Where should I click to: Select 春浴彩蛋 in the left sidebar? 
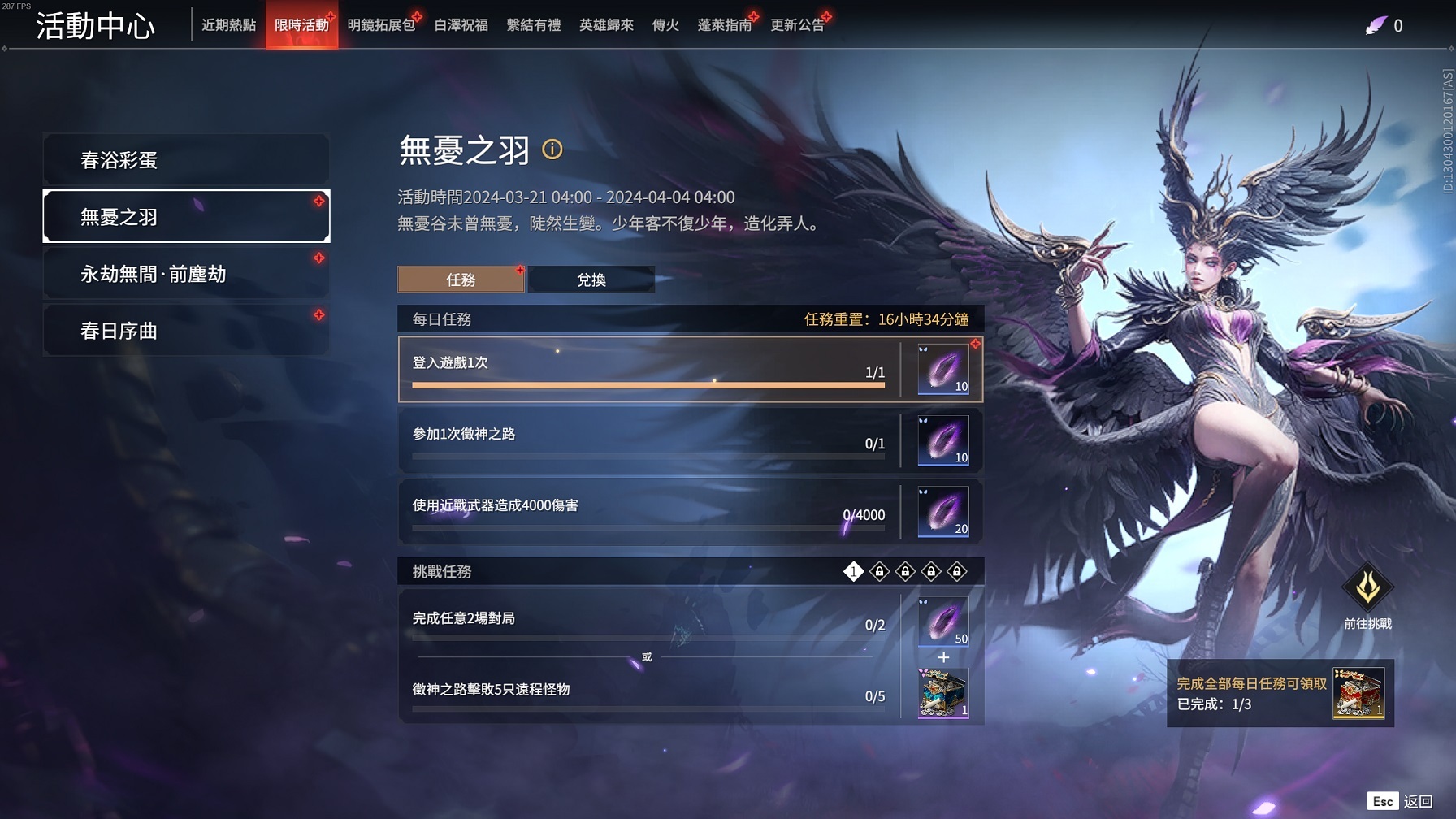(185, 159)
